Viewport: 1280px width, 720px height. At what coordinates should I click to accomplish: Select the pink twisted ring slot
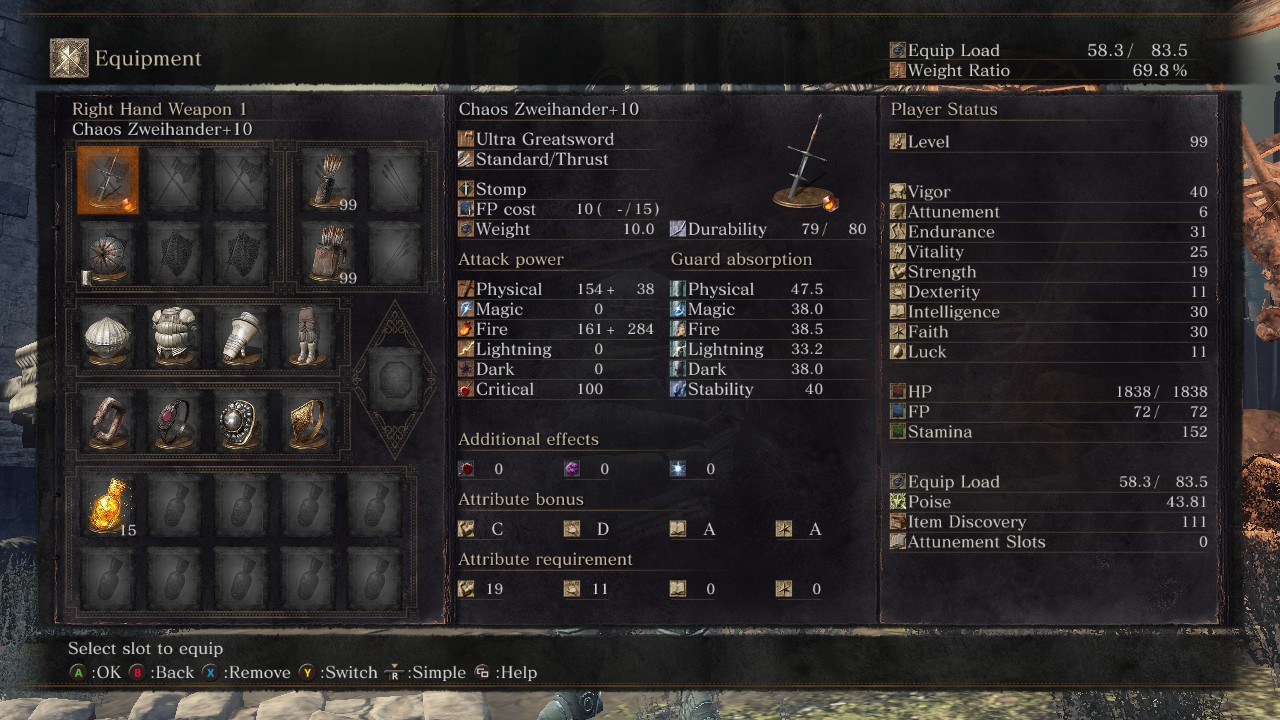[x=108, y=422]
